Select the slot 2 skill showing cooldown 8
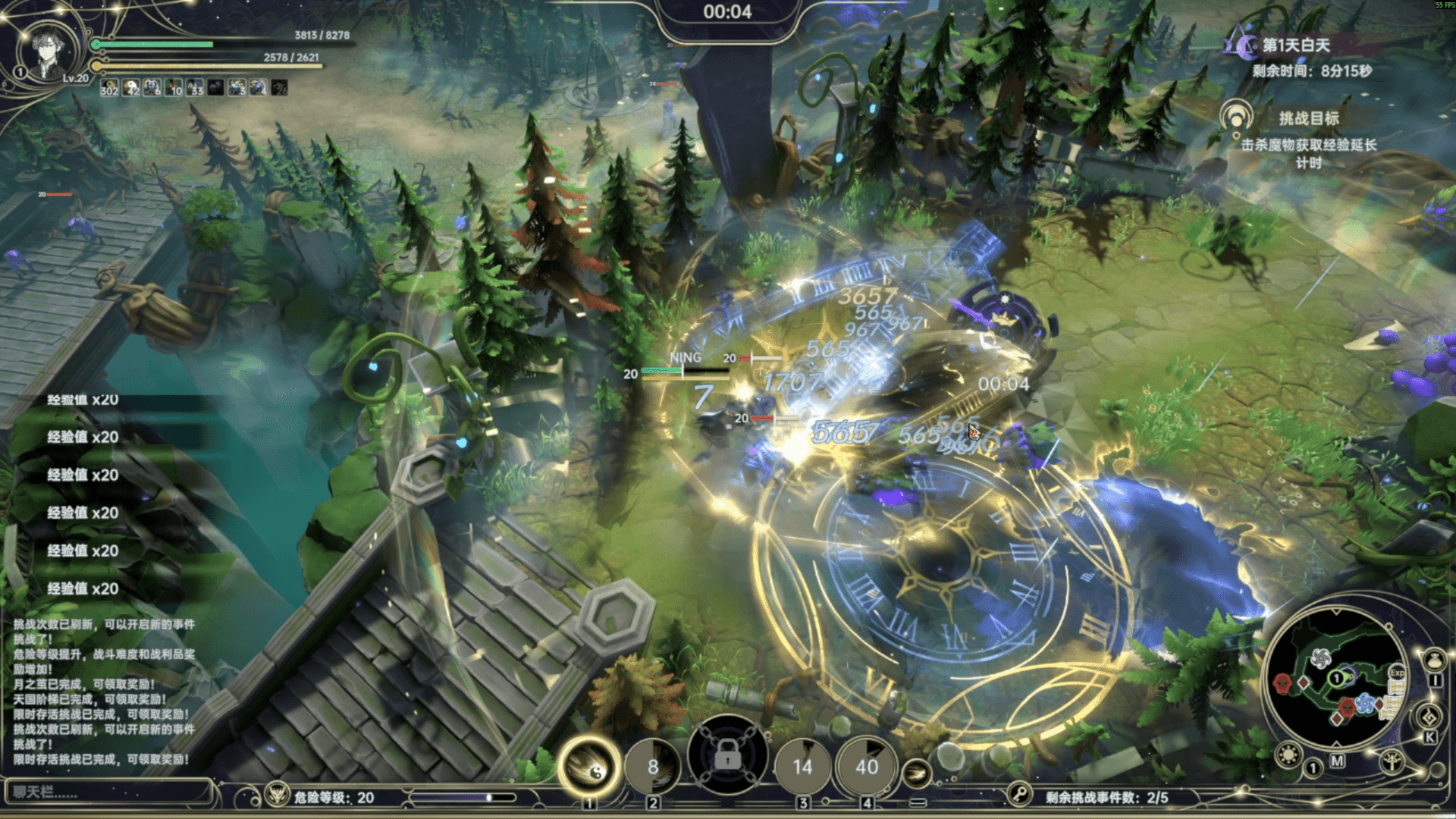Viewport: 1456px width, 819px height. point(653,767)
